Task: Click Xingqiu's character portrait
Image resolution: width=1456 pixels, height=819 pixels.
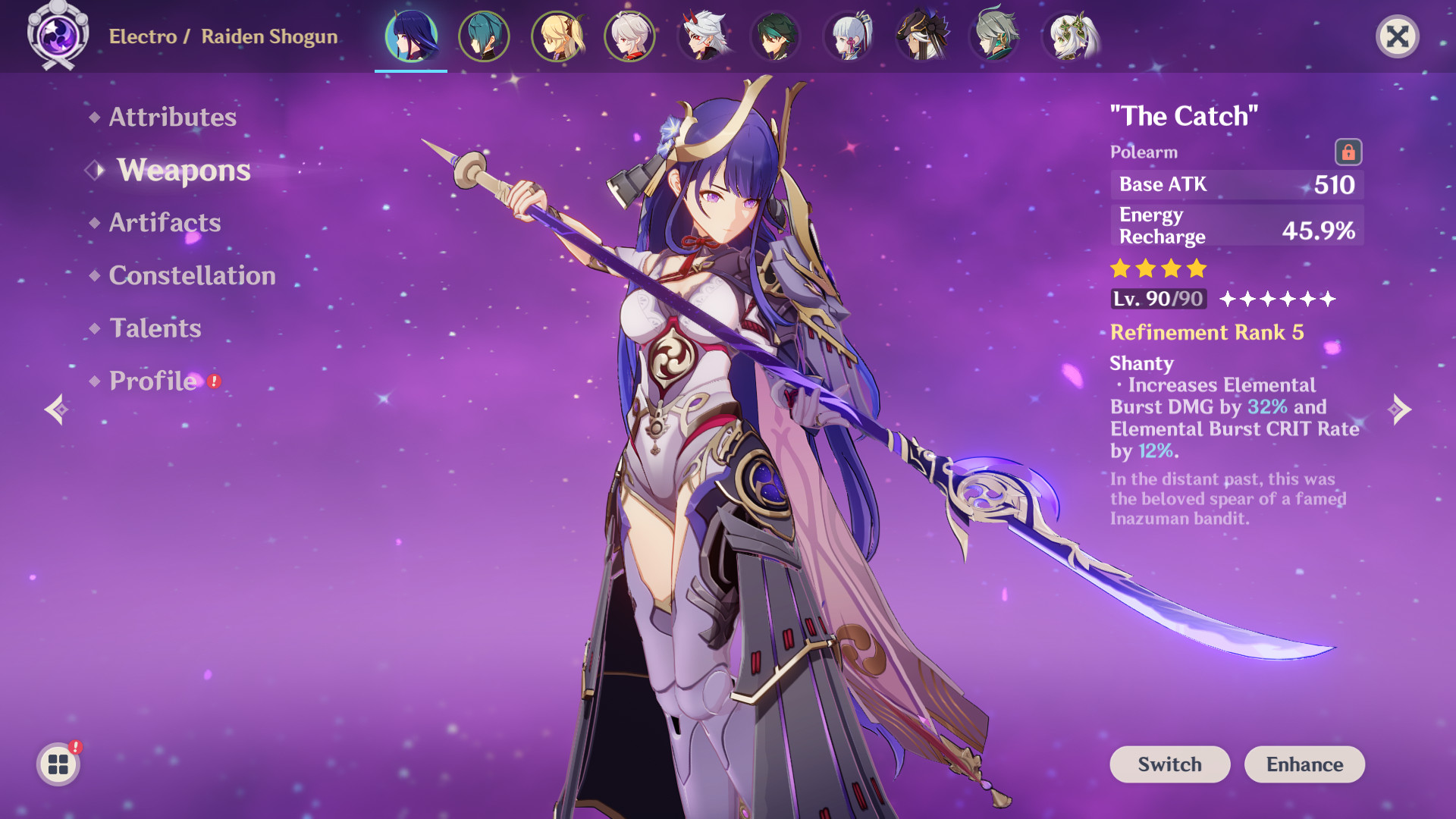Action: click(x=485, y=36)
